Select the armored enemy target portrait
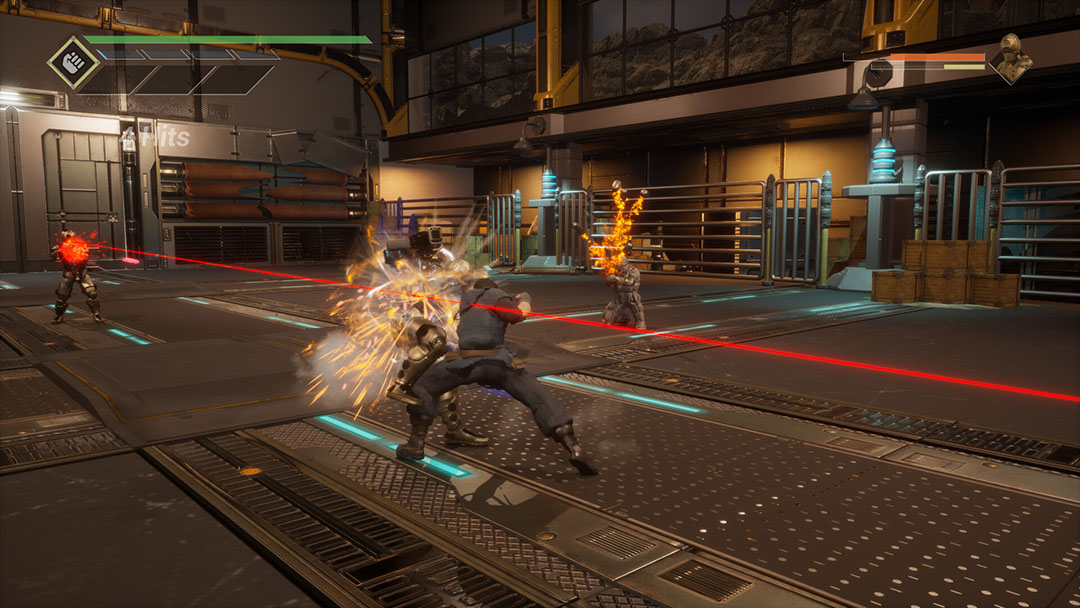The height and width of the screenshot is (608, 1080). click(x=1011, y=59)
